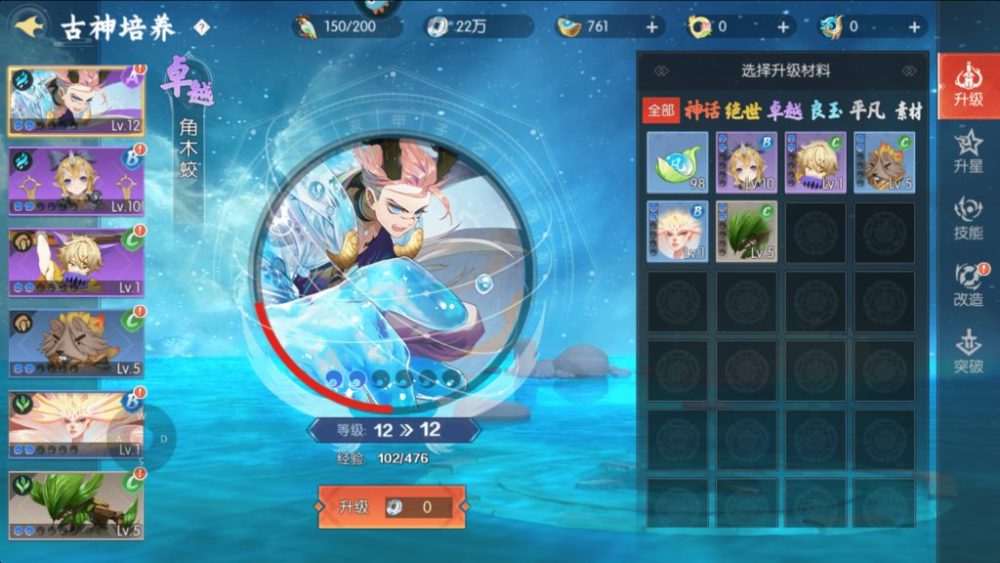Image resolution: width=1000 pixels, height=563 pixels.
Task: Select the brown furry Lv.5 material card
Action: tap(884, 162)
